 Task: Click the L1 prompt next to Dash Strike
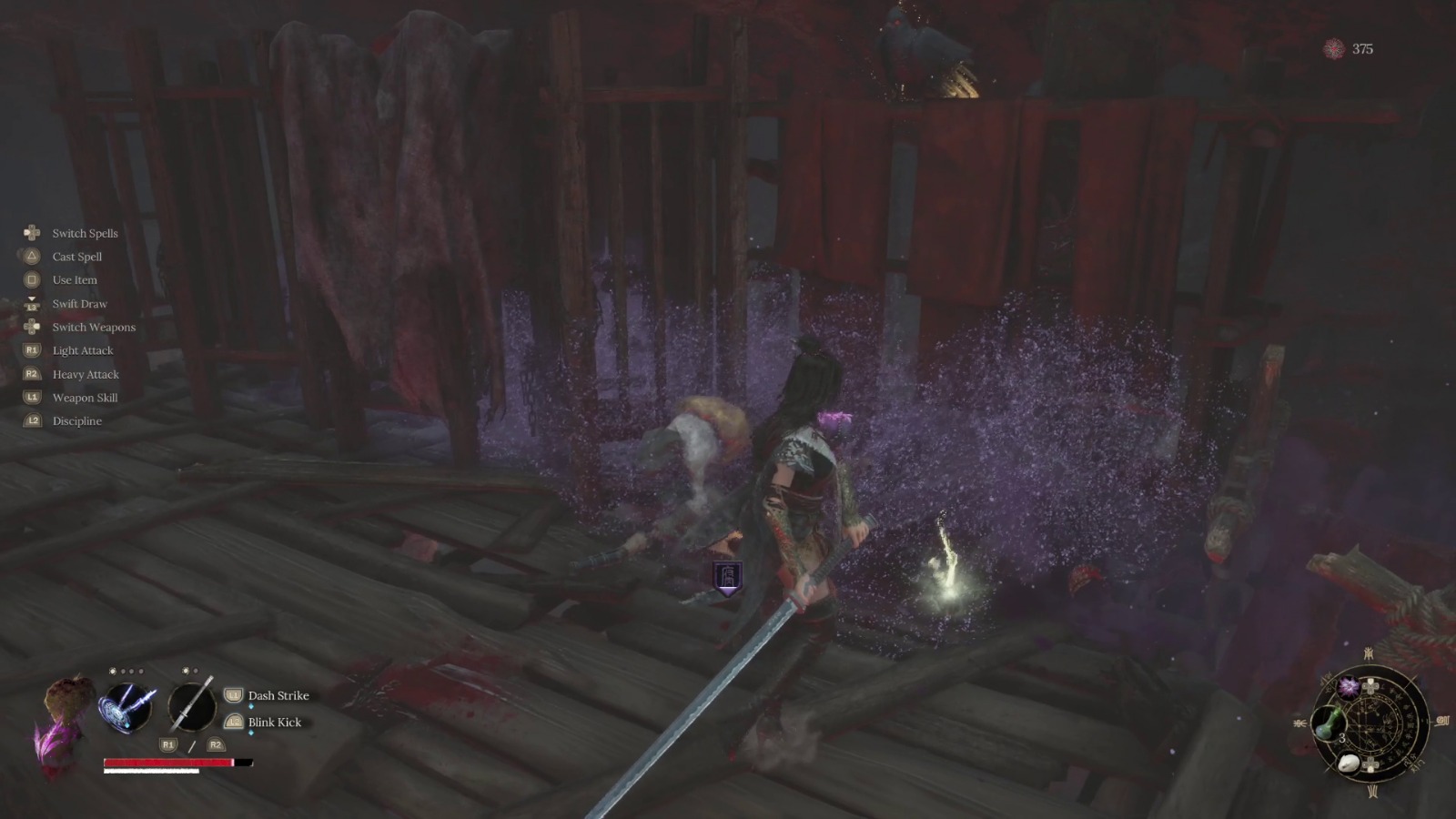point(233,694)
